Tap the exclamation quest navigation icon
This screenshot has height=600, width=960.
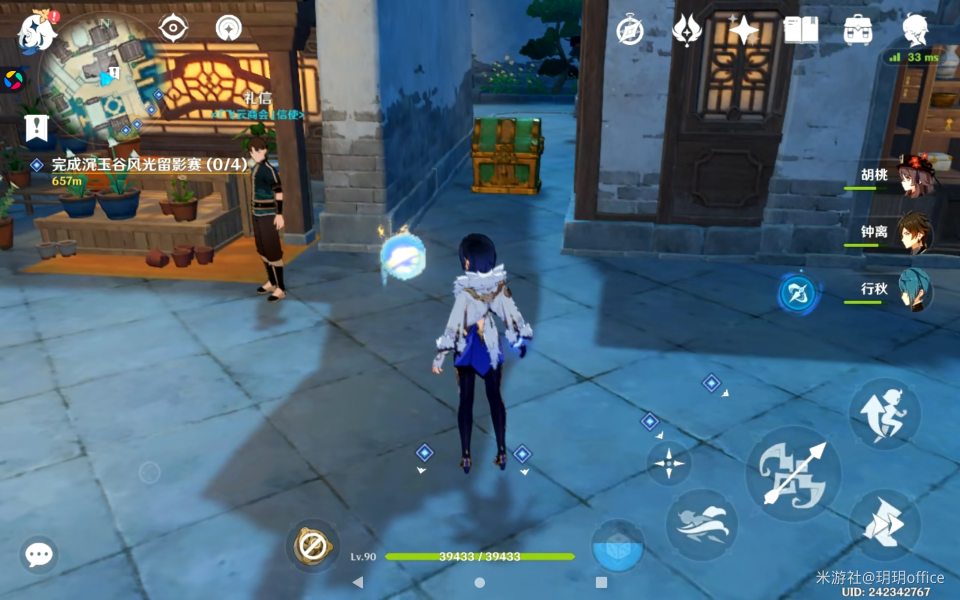37,128
